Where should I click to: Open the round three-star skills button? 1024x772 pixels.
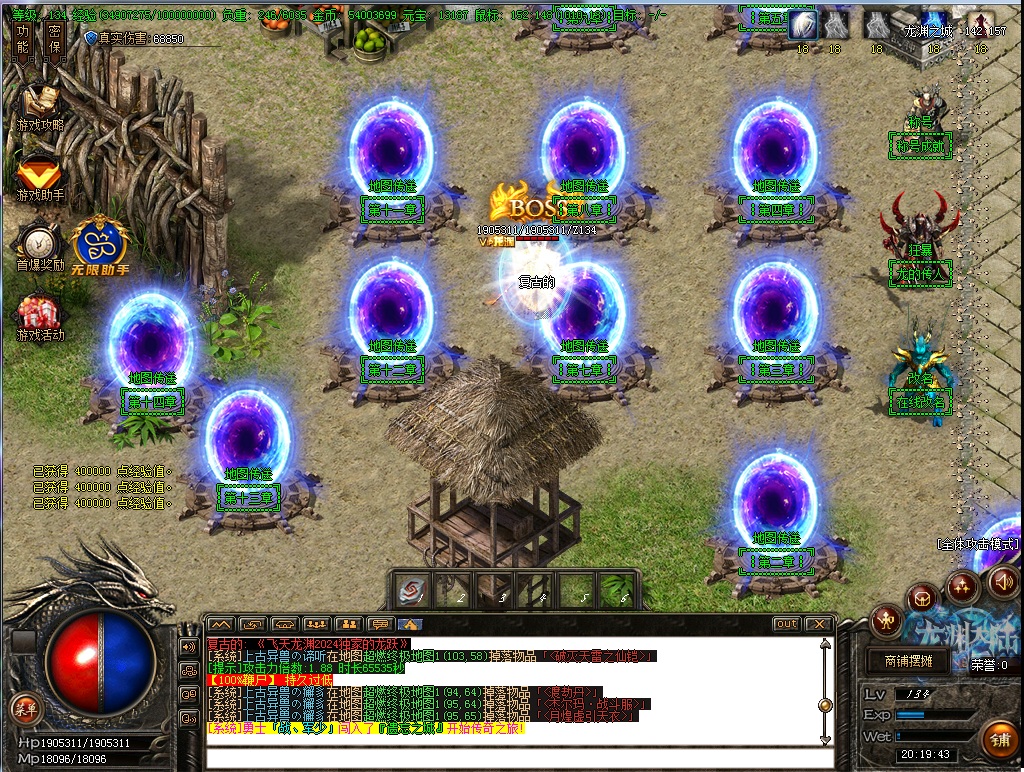click(963, 586)
